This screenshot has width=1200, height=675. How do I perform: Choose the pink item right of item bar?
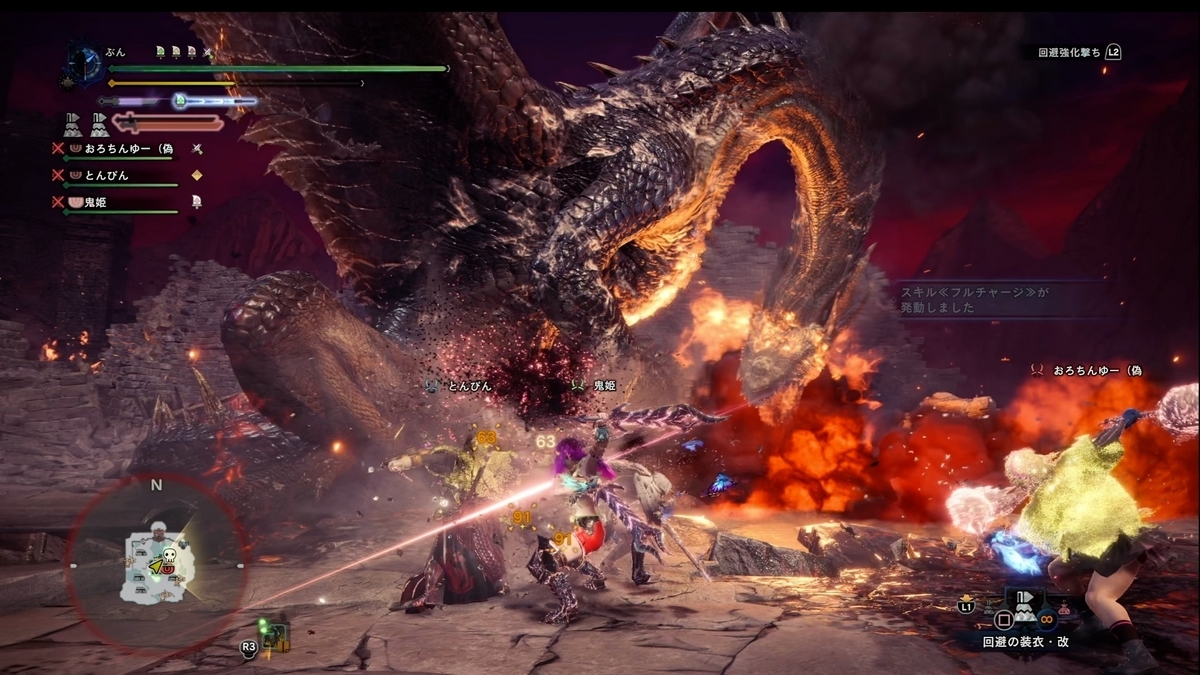1063,607
